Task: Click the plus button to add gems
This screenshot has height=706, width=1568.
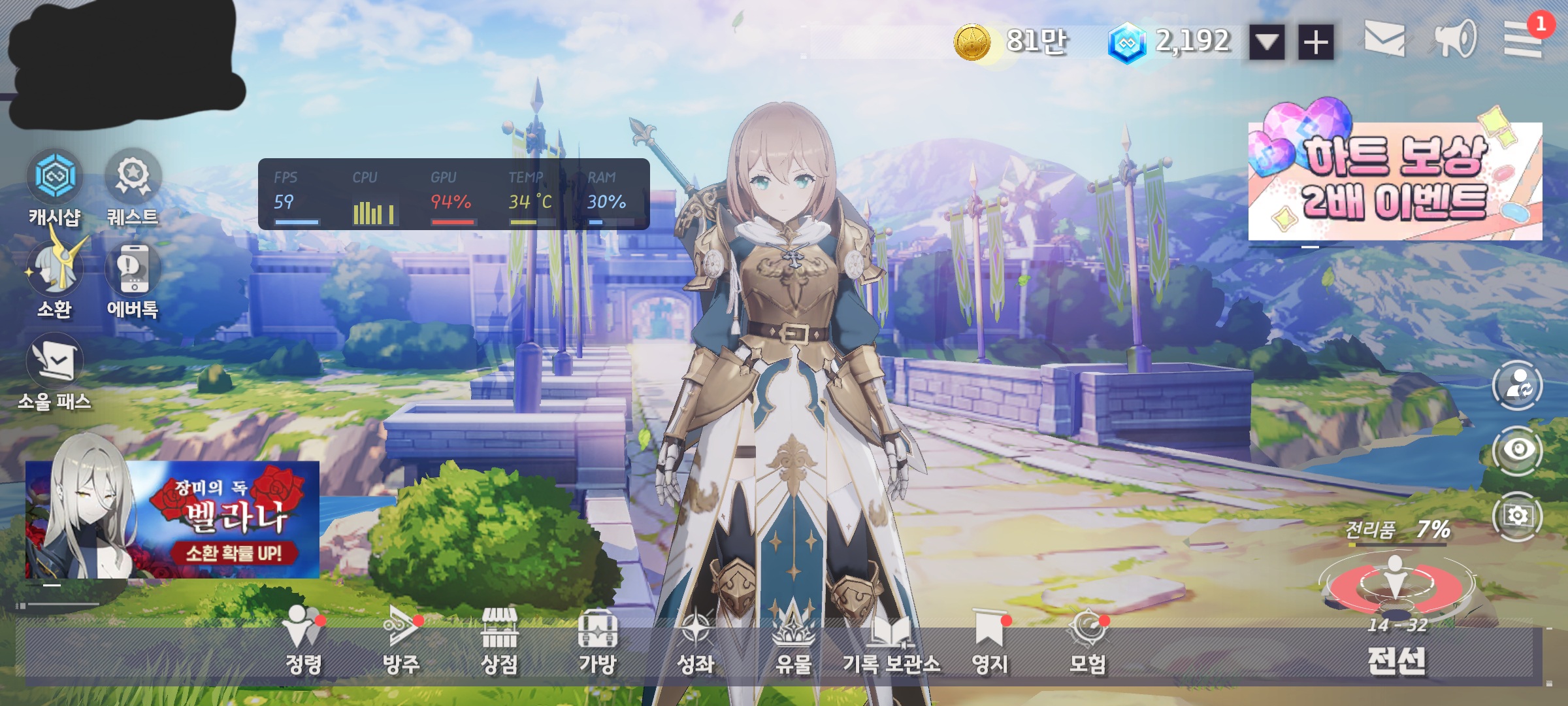Action: tap(1316, 43)
